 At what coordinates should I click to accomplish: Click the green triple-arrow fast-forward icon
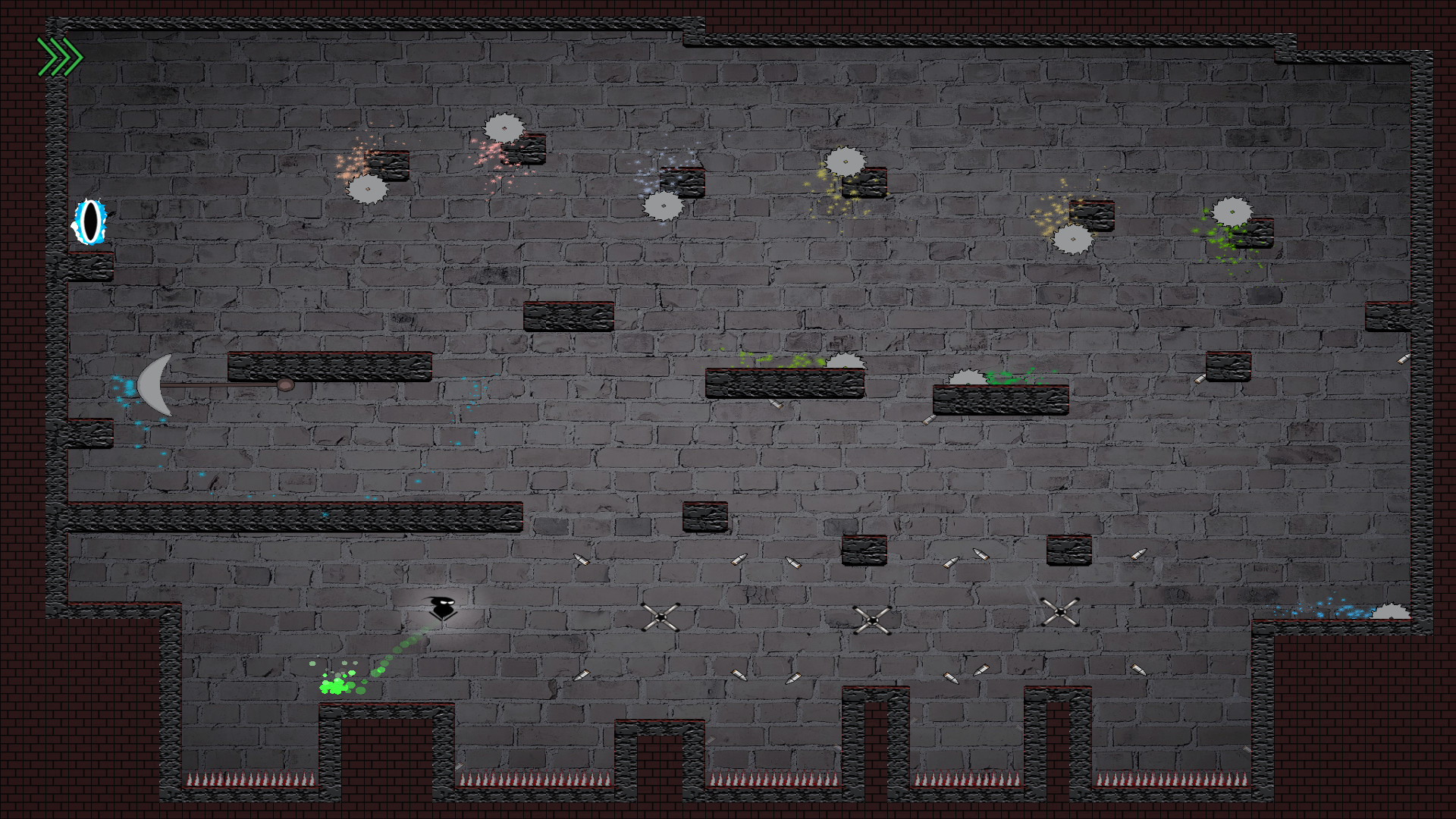[59, 57]
